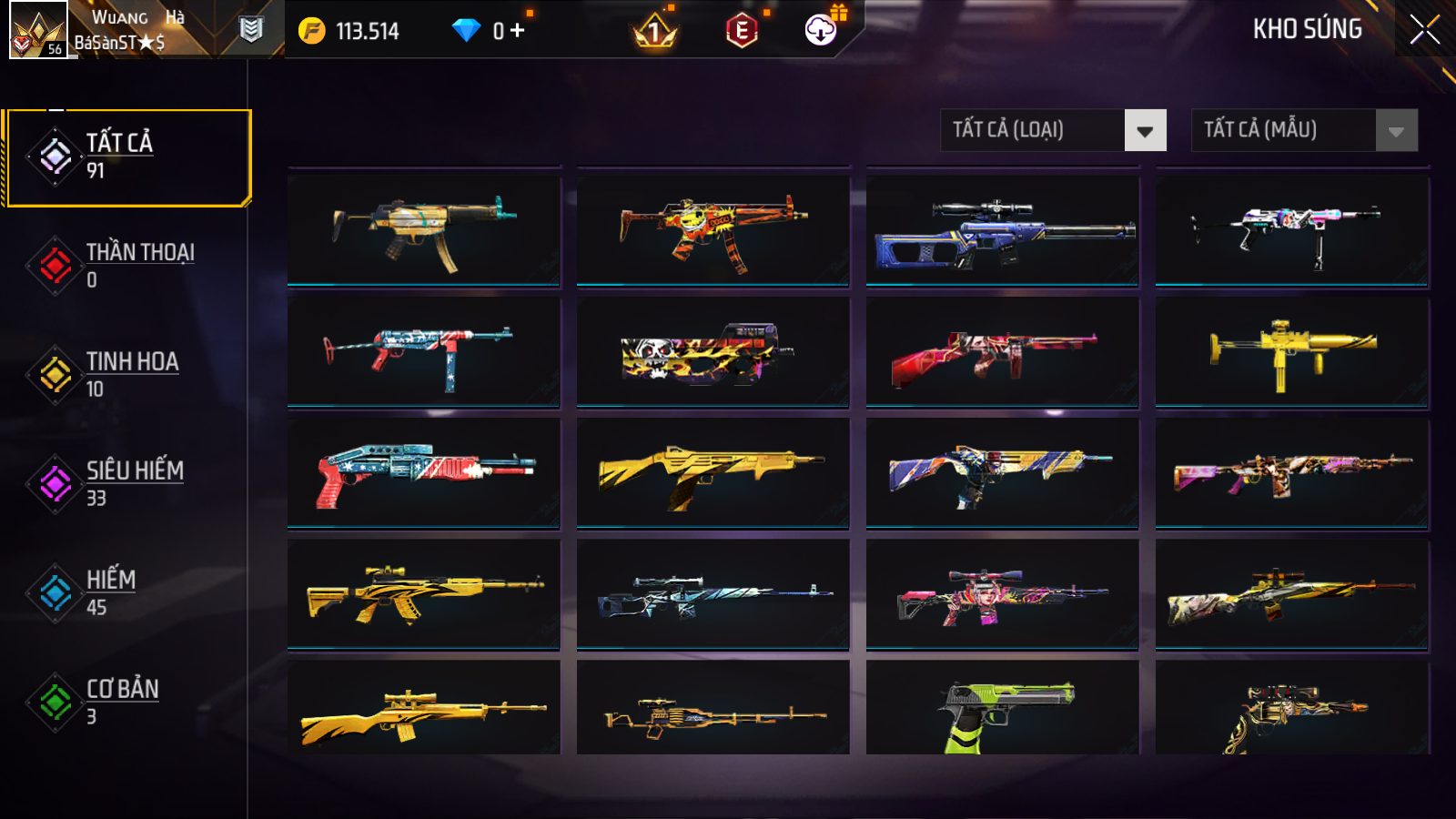Click the cloud download gift icon
Viewport: 1456px width, 819px height.
click(821, 30)
